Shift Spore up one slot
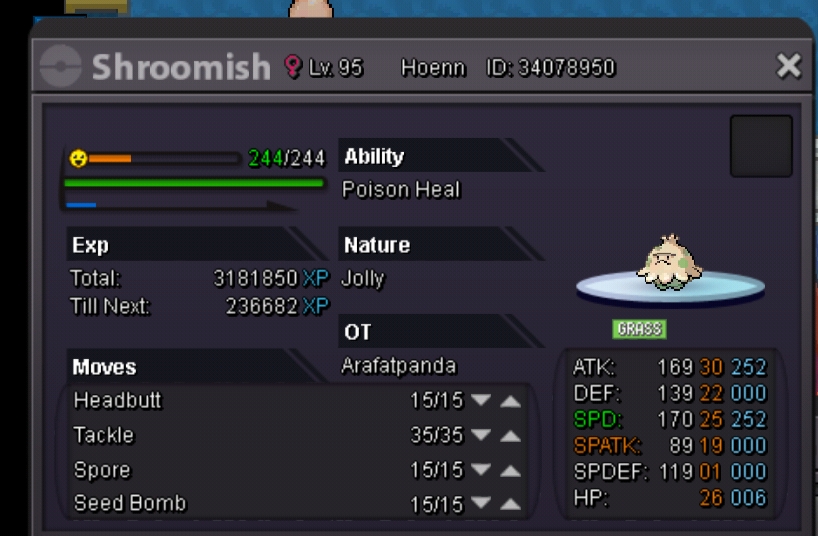 pos(510,471)
